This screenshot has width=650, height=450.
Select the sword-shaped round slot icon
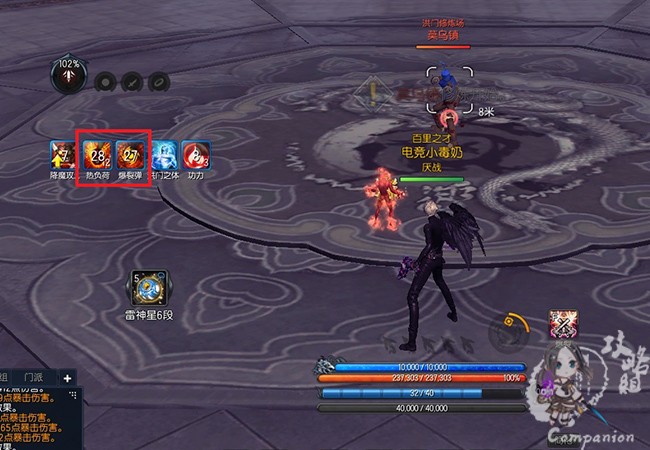pyautogui.click(x=131, y=82)
